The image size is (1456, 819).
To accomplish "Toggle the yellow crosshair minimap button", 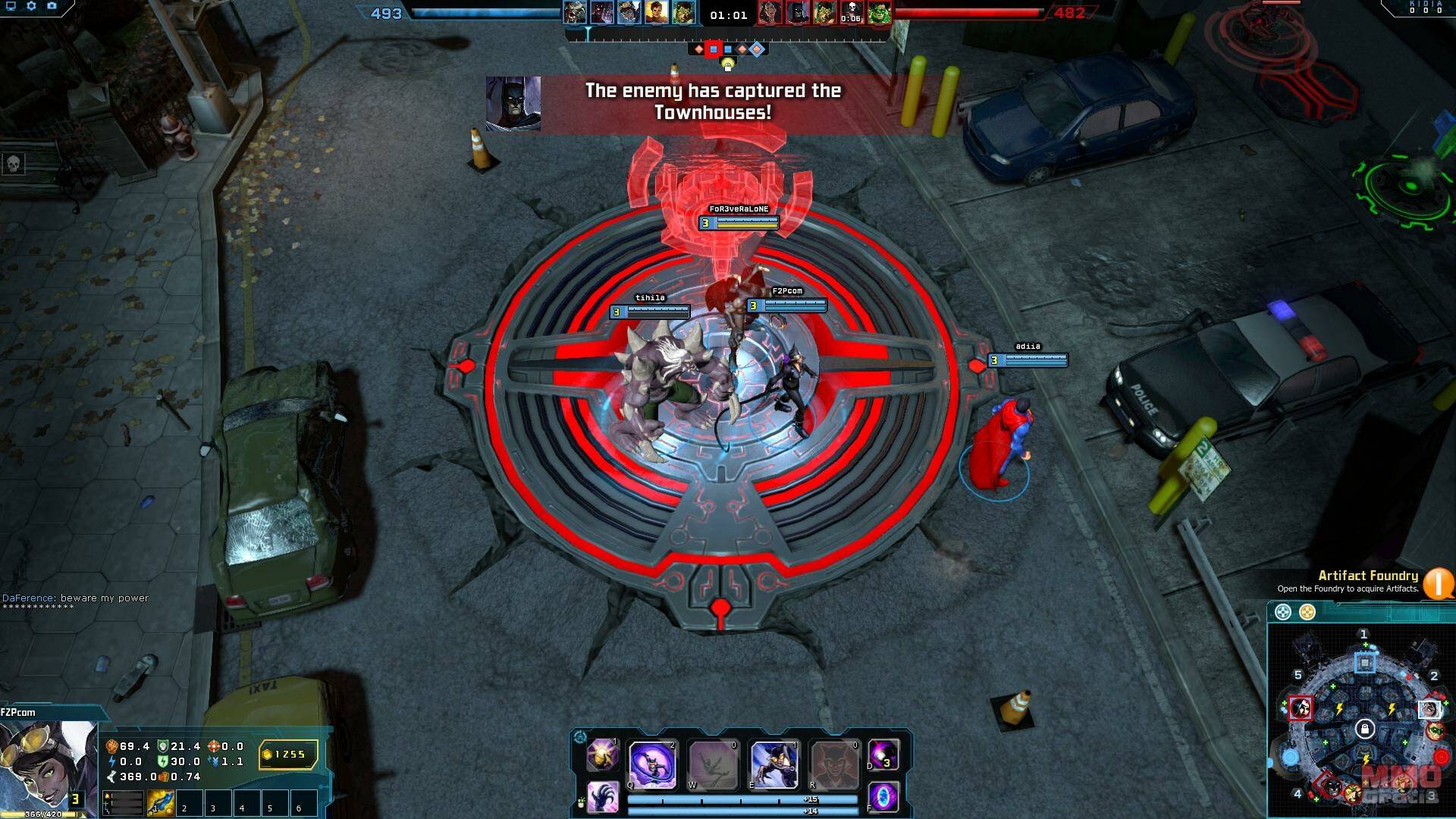I will [x=1307, y=612].
